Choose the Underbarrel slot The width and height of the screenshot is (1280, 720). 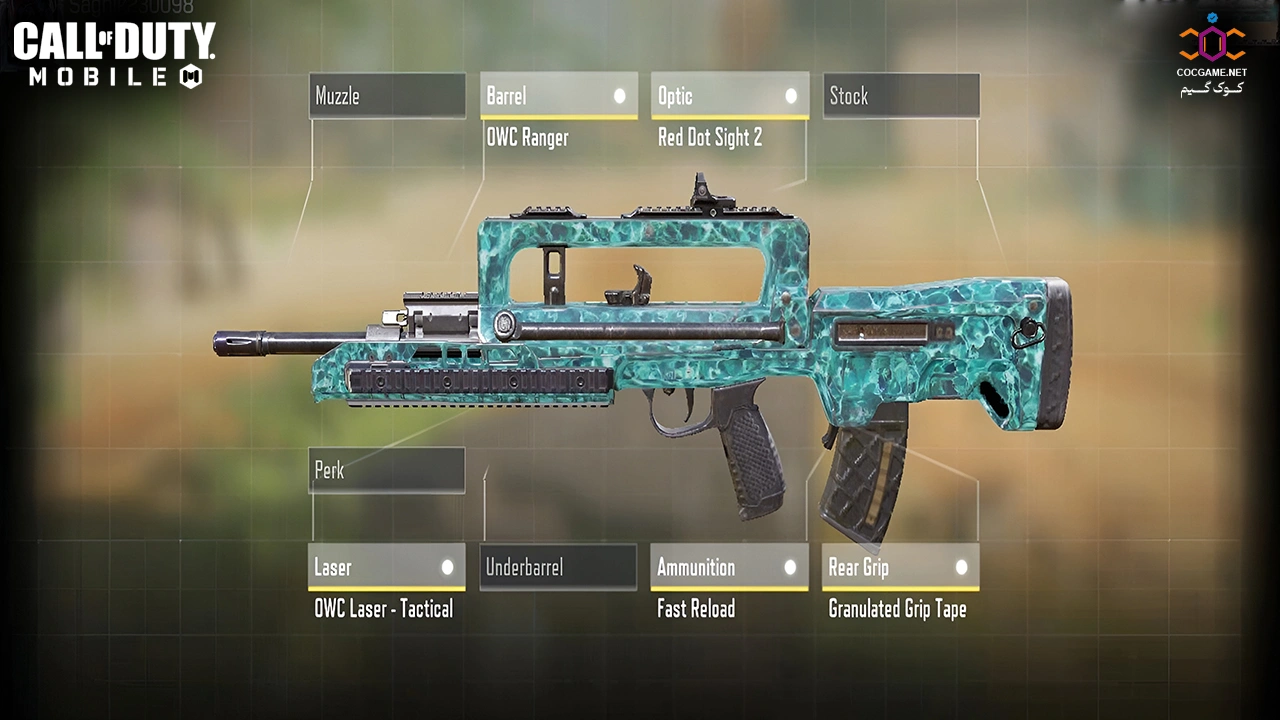click(x=558, y=567)
